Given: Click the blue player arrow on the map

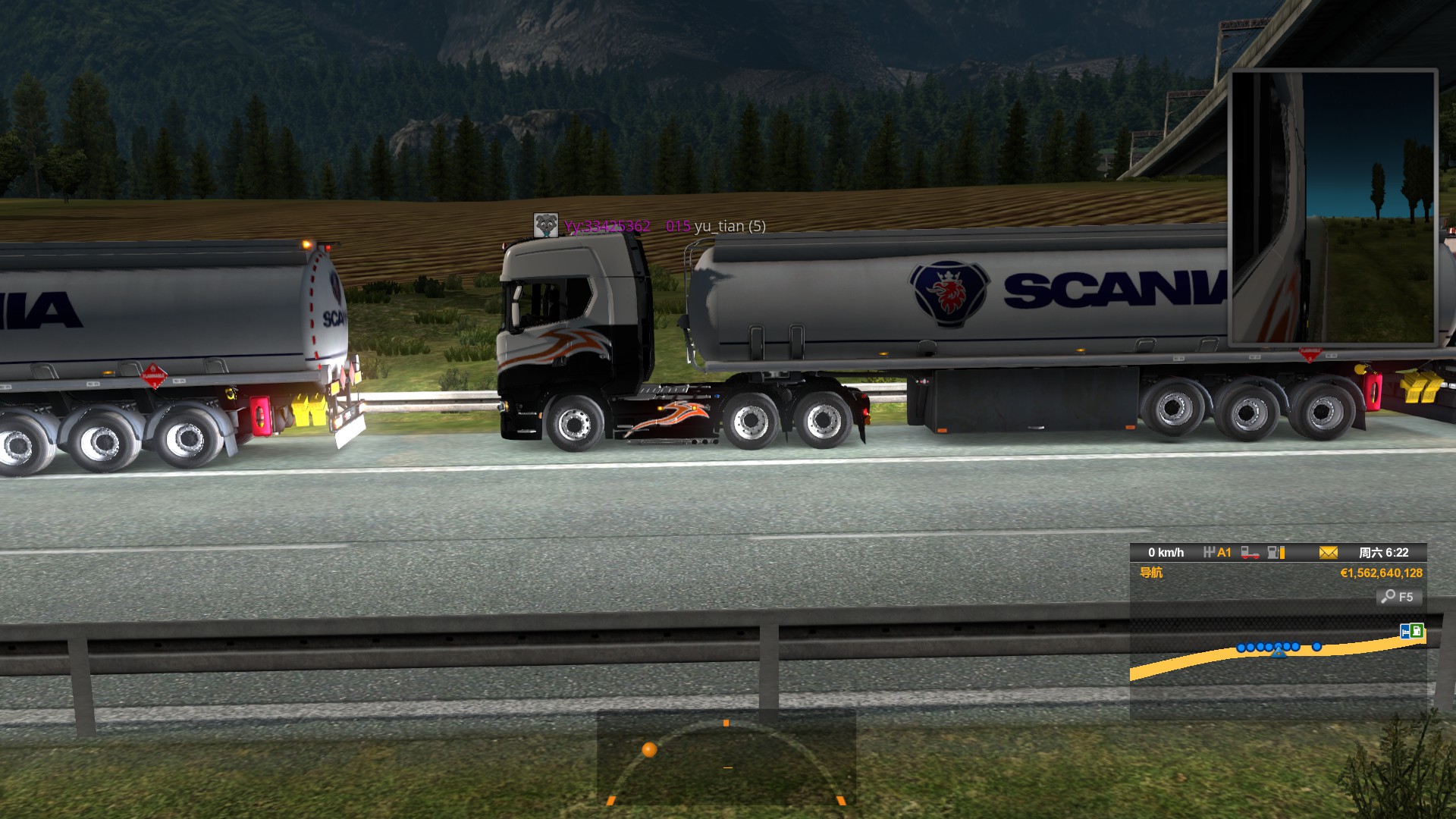Looking at the screenshot, I should coord(1279,651).
